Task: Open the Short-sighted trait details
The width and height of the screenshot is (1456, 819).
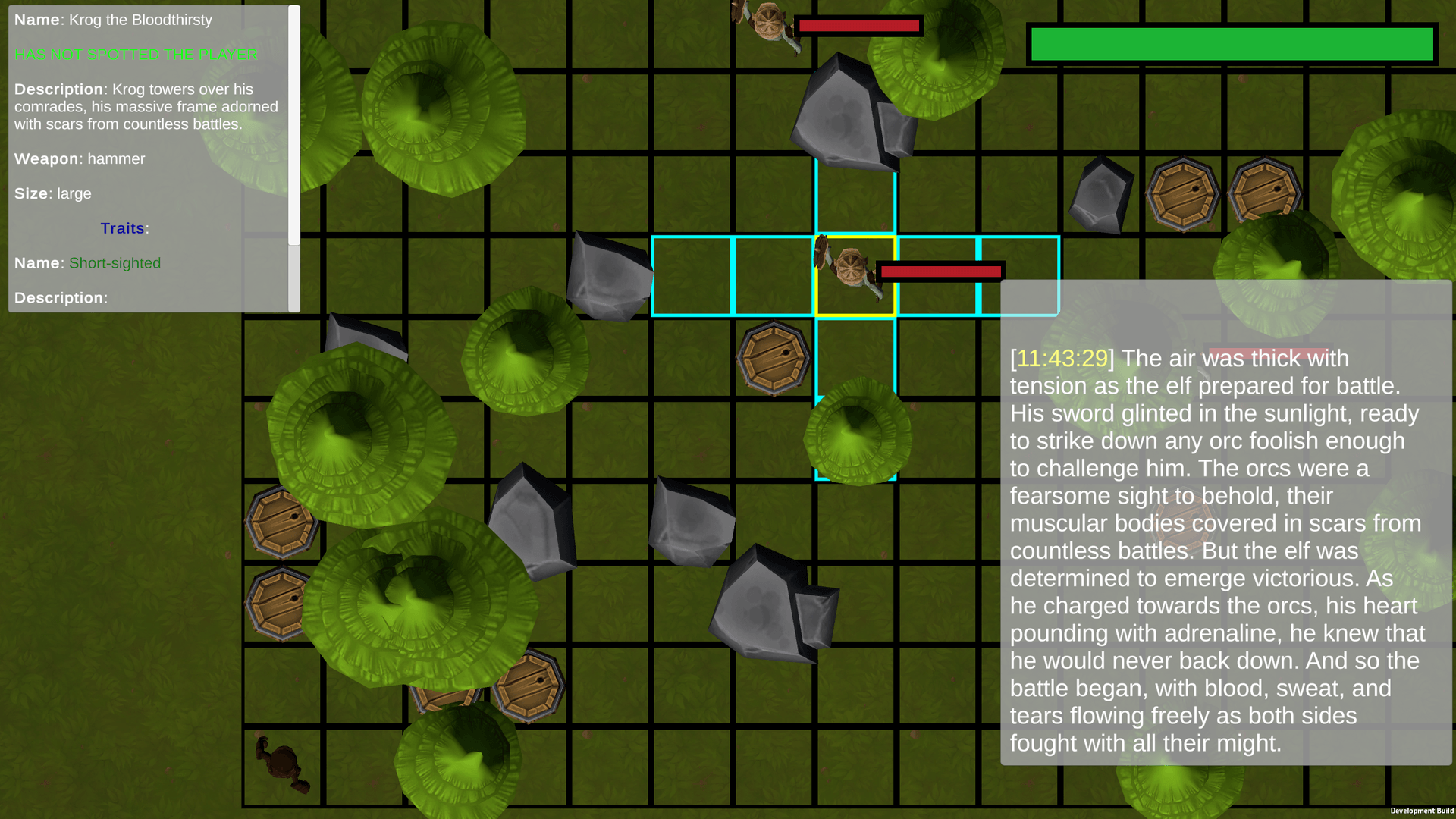Action: (115, 263)
